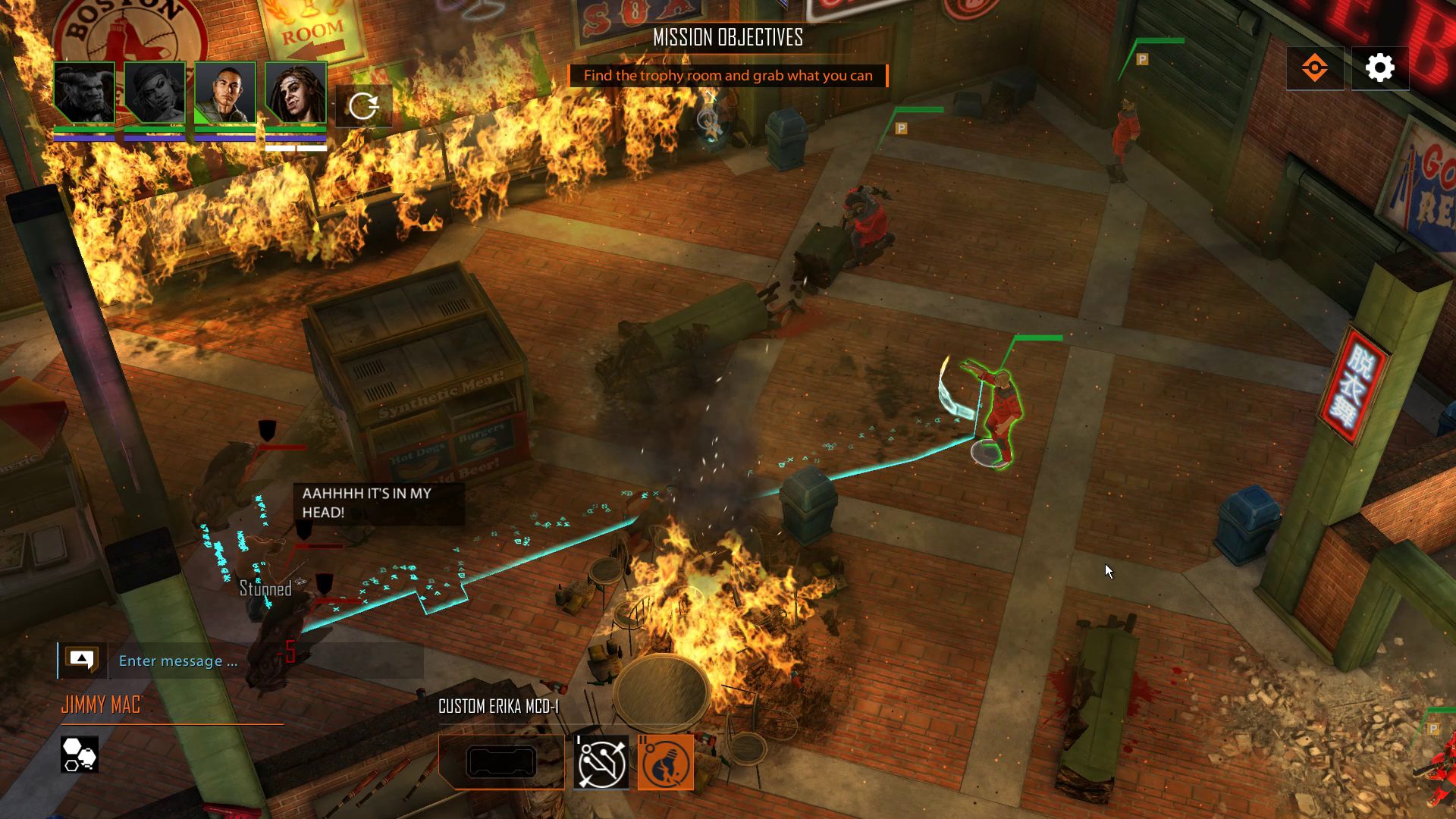Activate the crossed-out circuit ability icon
1456x819 pixels.
(x=601, y=762)
